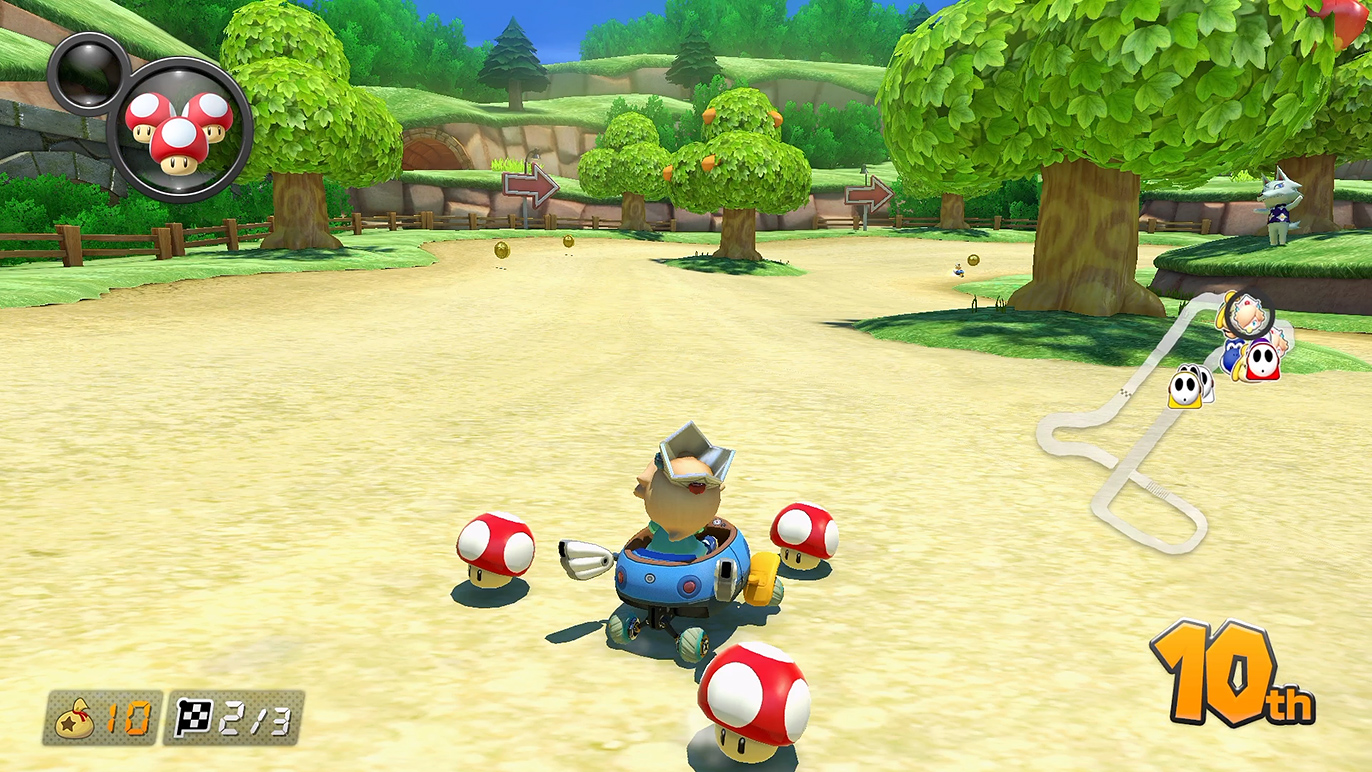This screenshot has height=772, width=1372.
Task: Select the triple mushroom item slot
Action: [x=179, y=129]
